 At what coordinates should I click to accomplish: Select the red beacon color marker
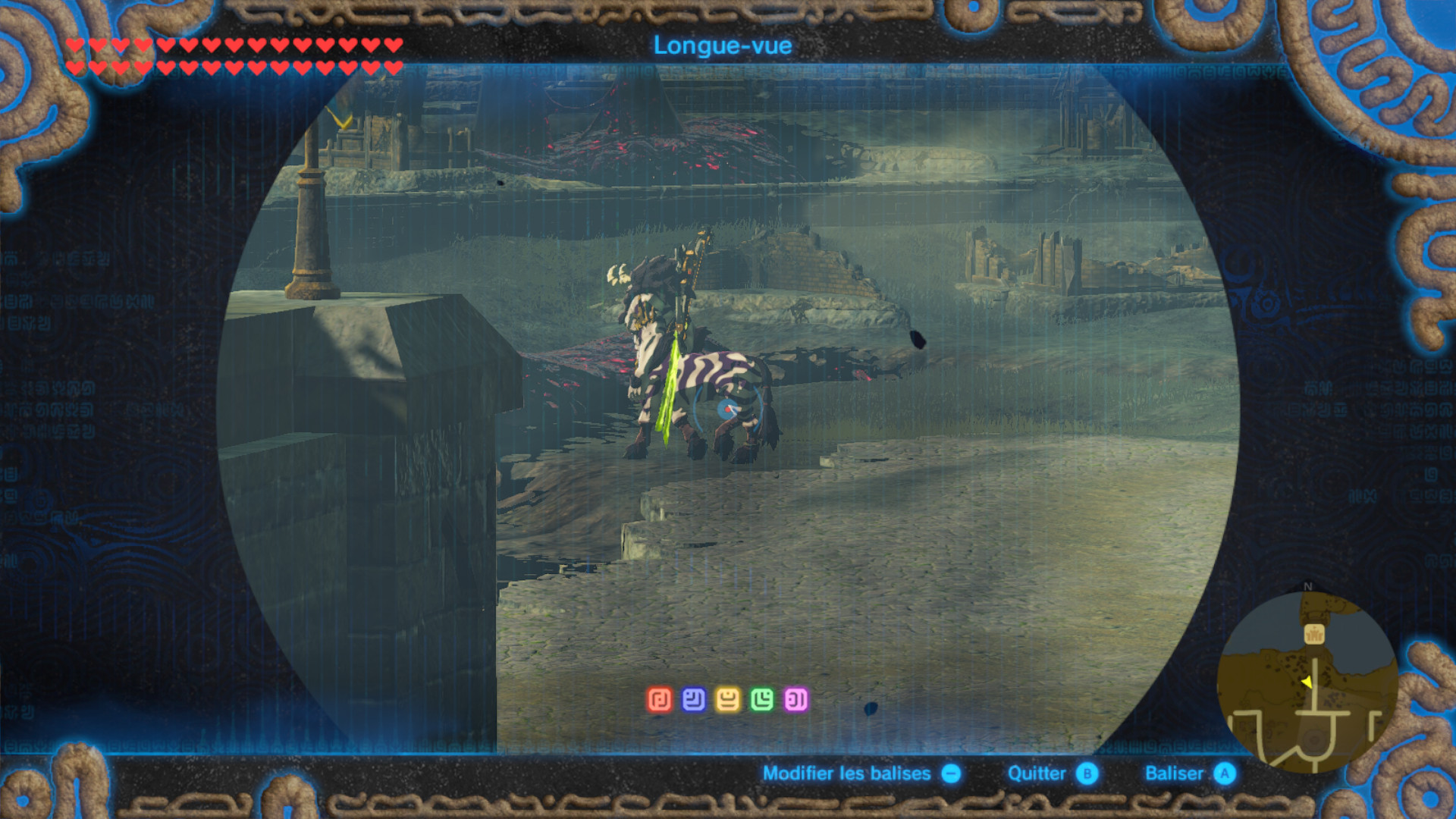[x=660, y=699]
